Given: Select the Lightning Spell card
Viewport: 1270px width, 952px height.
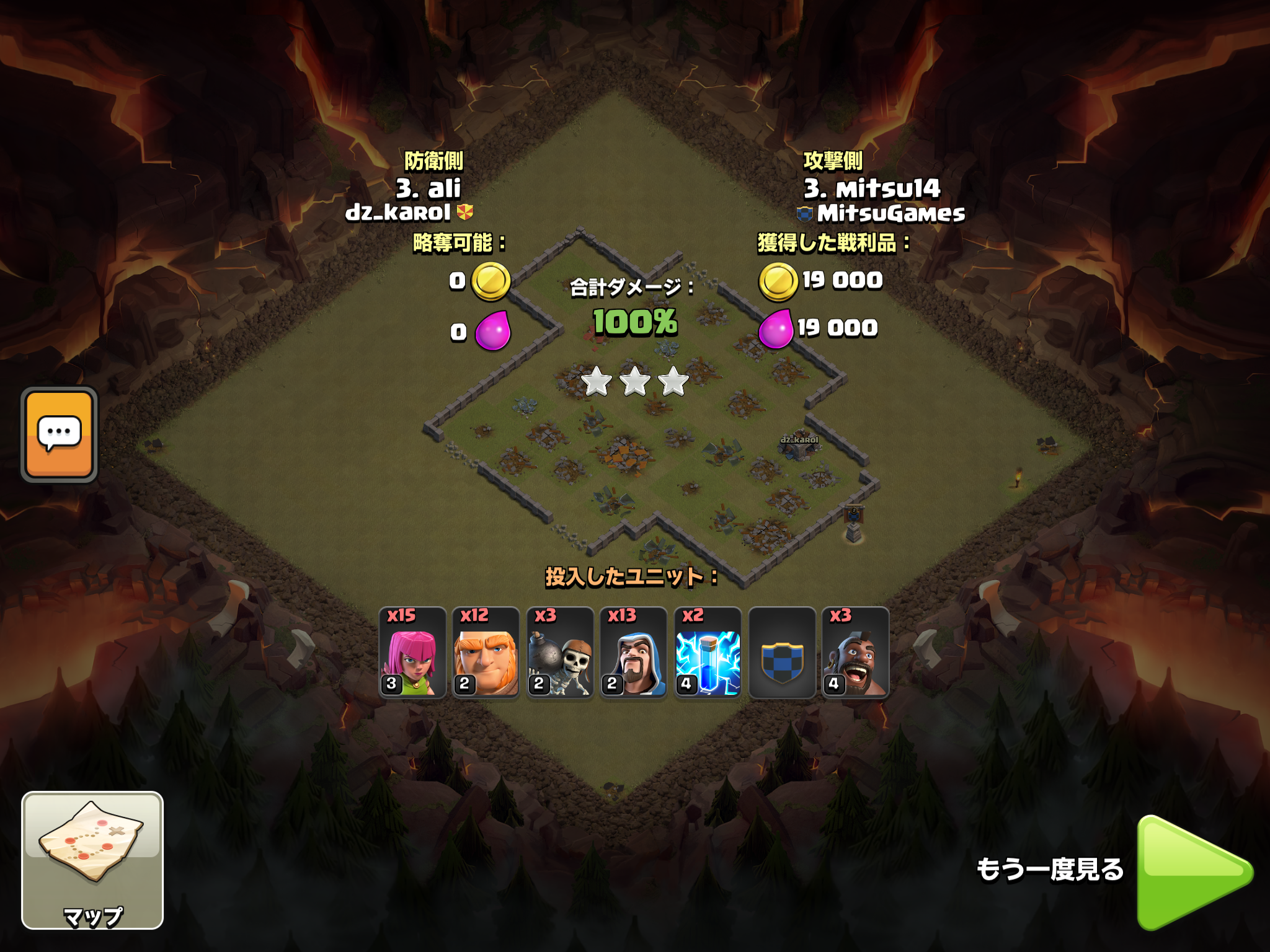Looking at the screenshot, I should tap(708, 653).
